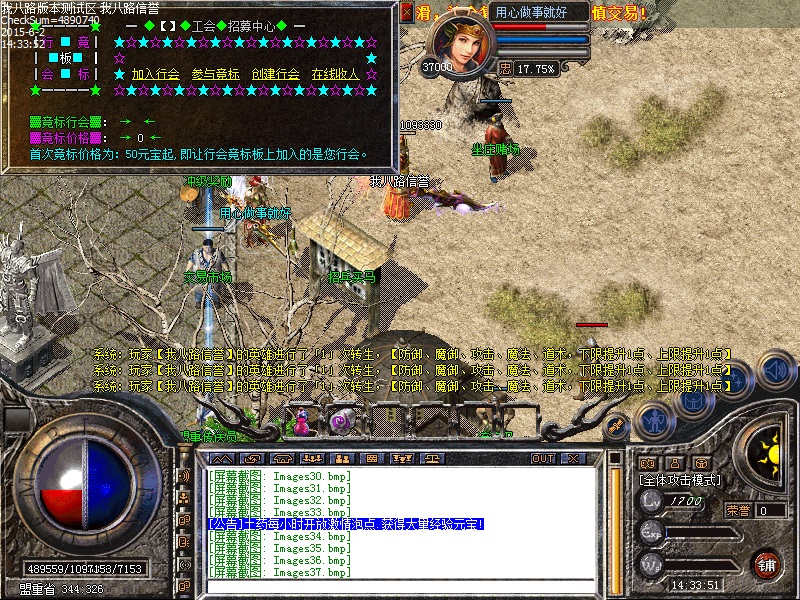Screen dimensions: 800x600
Task: Close the chat panel with X
Action: tap(572, 458)
